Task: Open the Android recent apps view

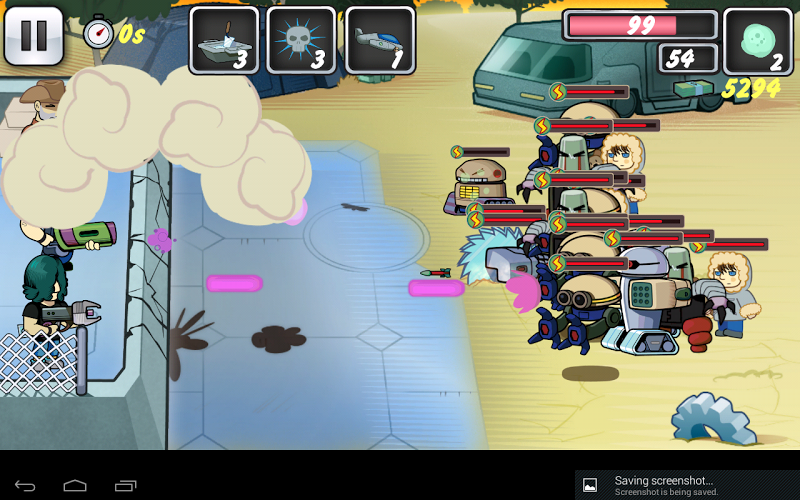Action: point(125,485)
